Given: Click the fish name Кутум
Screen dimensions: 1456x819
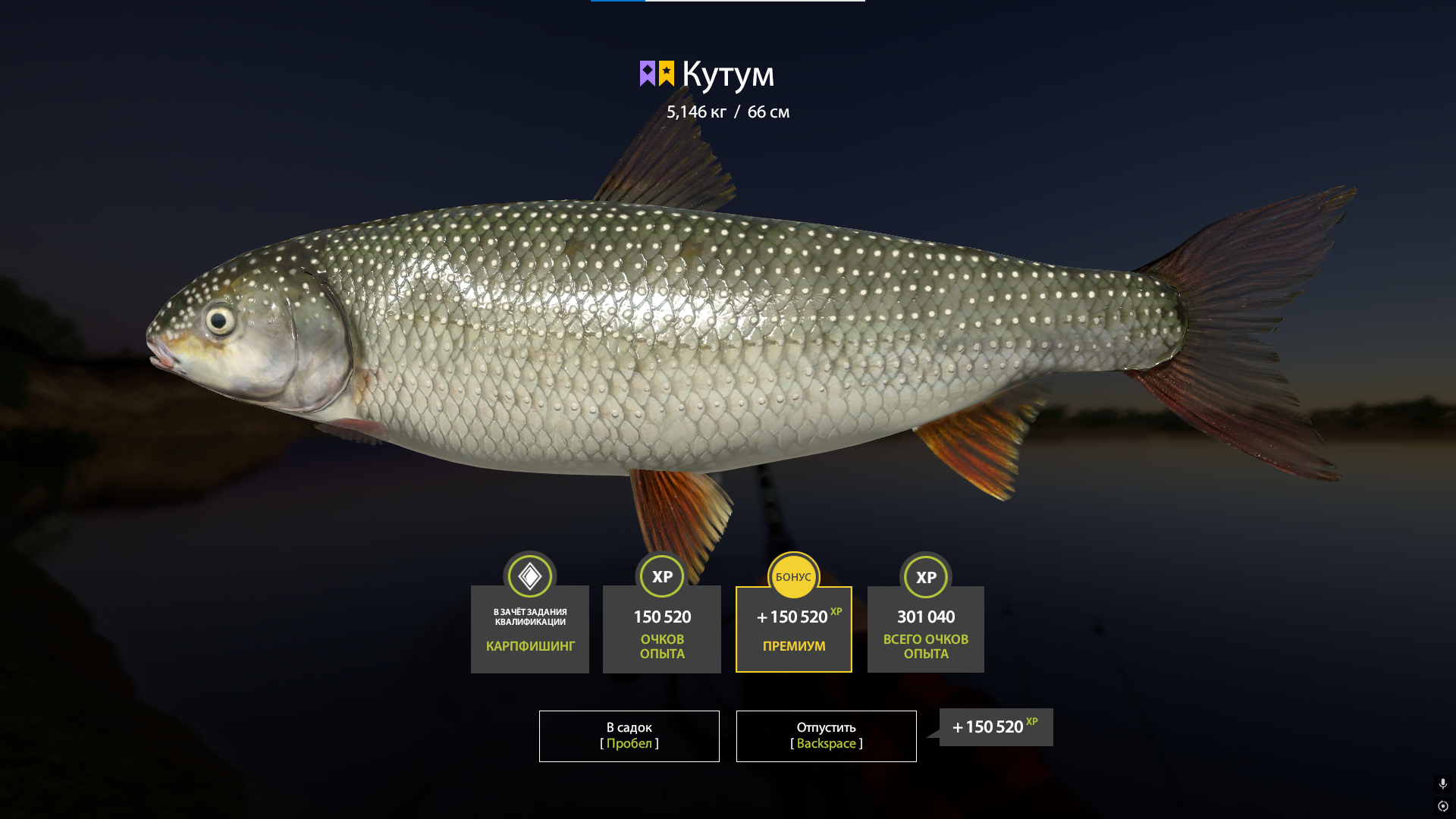Looking at the screenshot, I should pos(728,74).
